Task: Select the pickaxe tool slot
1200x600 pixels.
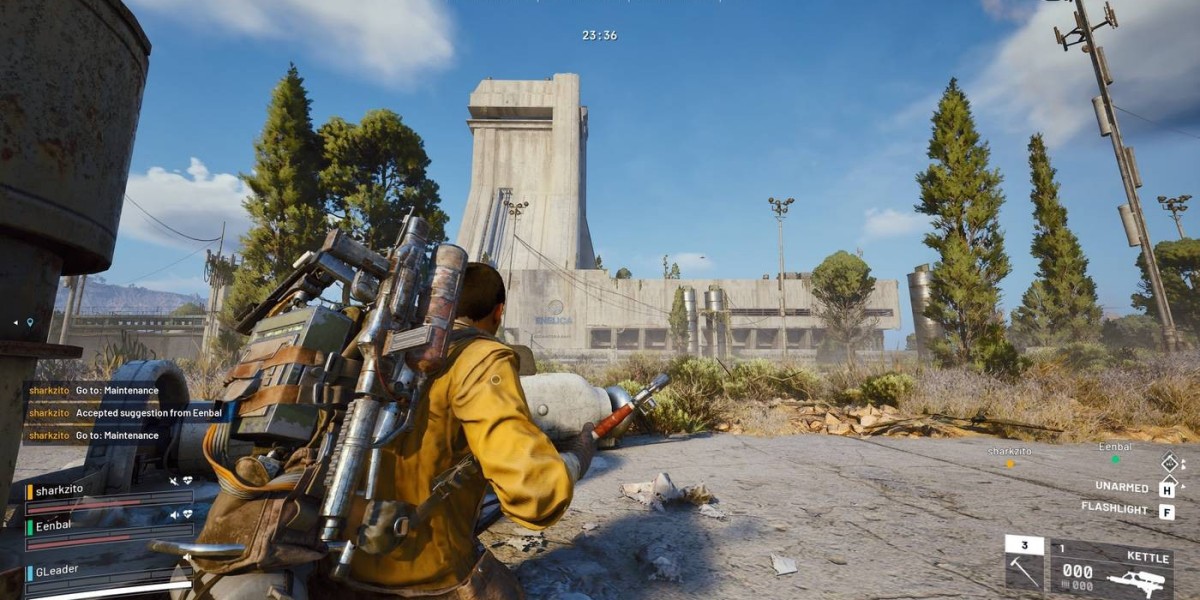Action: pos(1023,567)
